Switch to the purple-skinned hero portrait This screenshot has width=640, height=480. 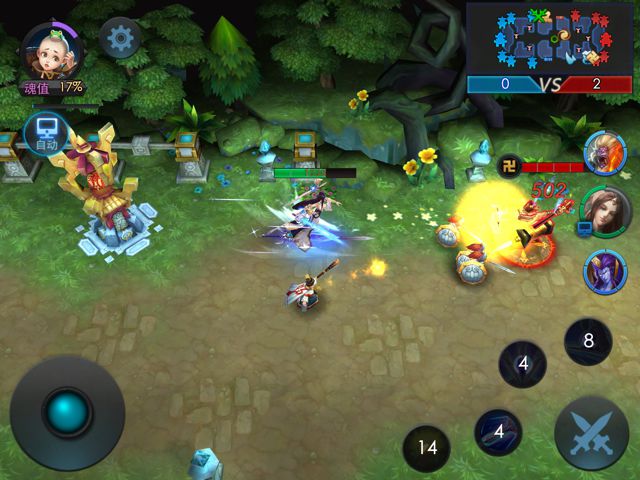(604, 270)
